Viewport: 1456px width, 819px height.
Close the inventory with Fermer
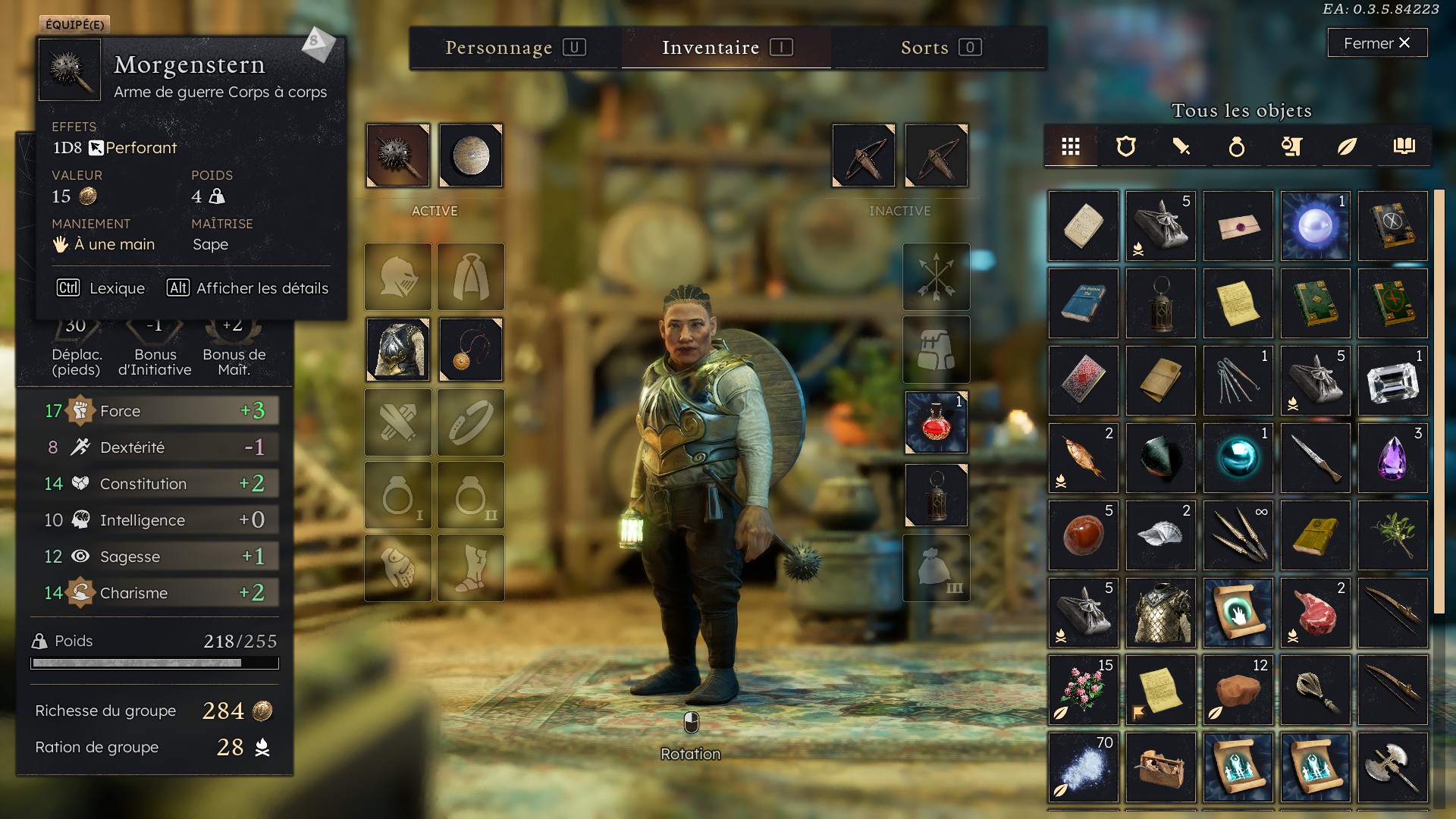[1376, 43]
